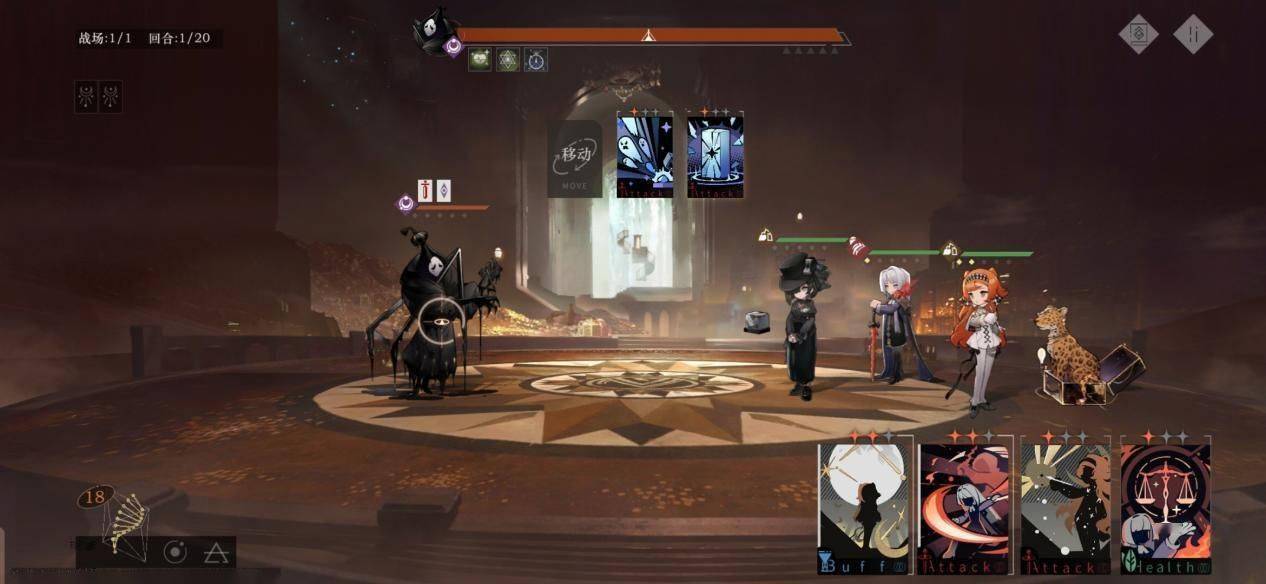
Task: Click the twin symbol icons below battlefield counter
Action: [x=98, y=96]
